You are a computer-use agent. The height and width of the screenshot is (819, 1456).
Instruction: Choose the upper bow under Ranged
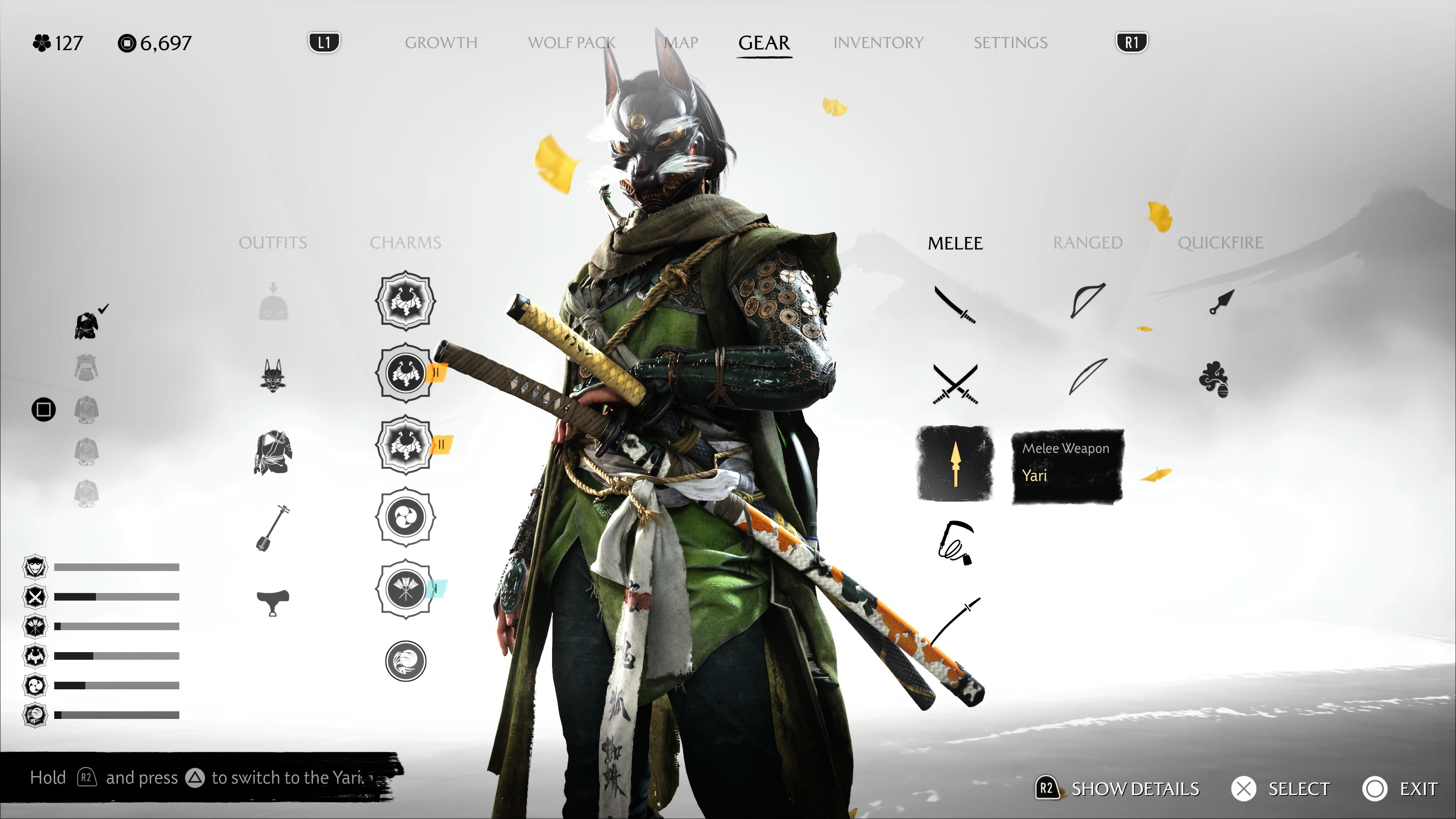point(1087,301)
